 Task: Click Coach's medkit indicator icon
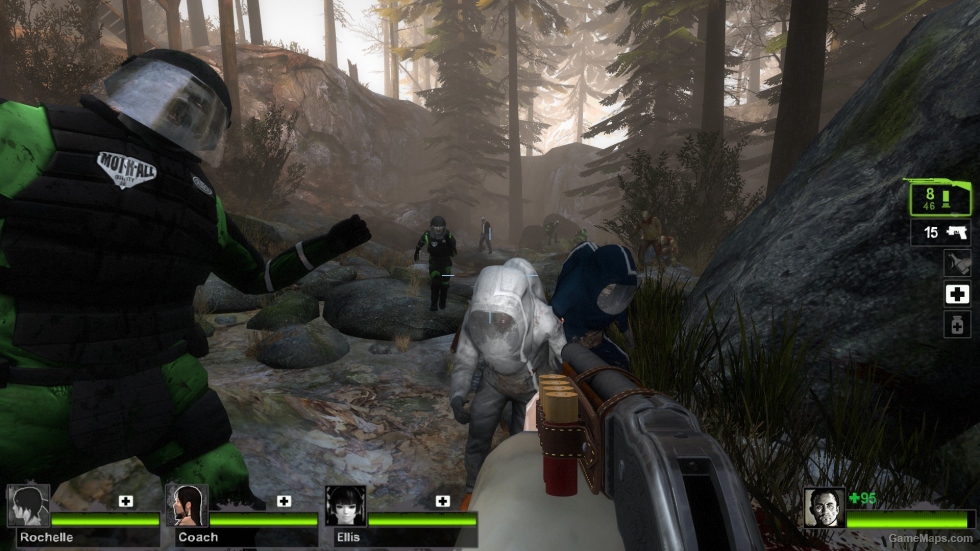coord(284,501)
